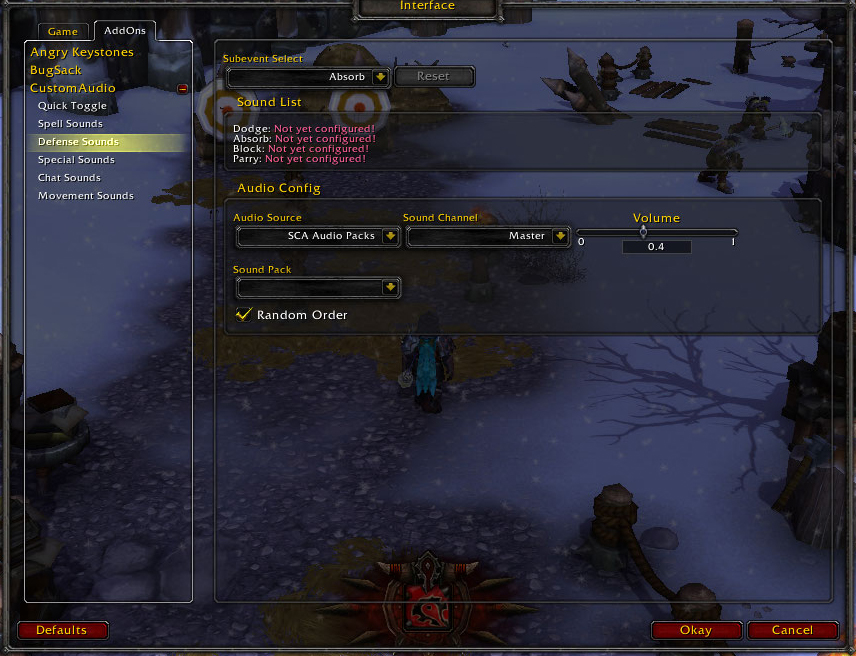
Task: Open the Quick Toggle section
Action: tap(72, 106)
